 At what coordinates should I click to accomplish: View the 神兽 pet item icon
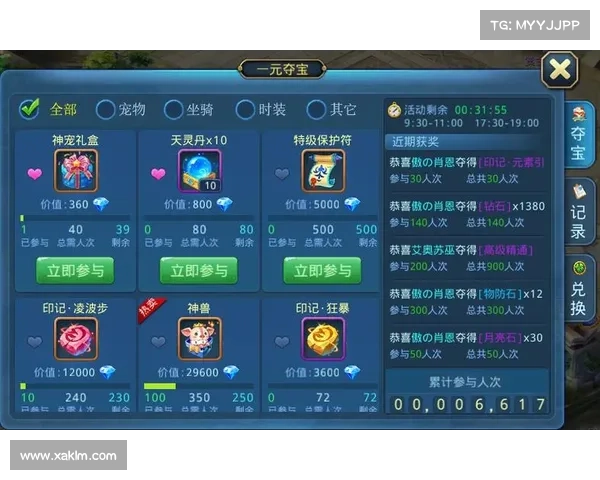pyautogui.click(x=200, y=339)
